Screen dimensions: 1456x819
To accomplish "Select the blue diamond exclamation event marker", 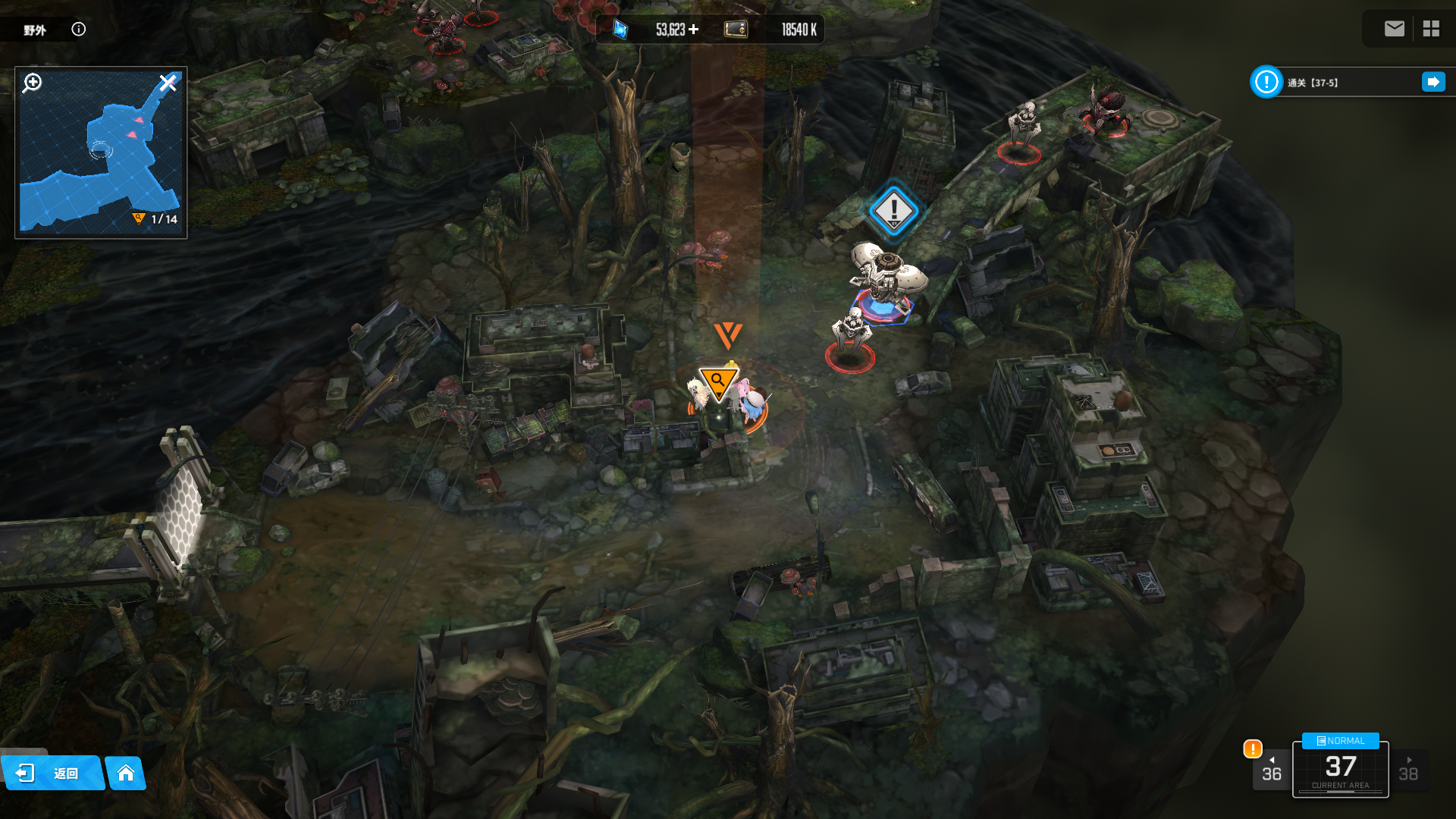I will pos(894,210).
